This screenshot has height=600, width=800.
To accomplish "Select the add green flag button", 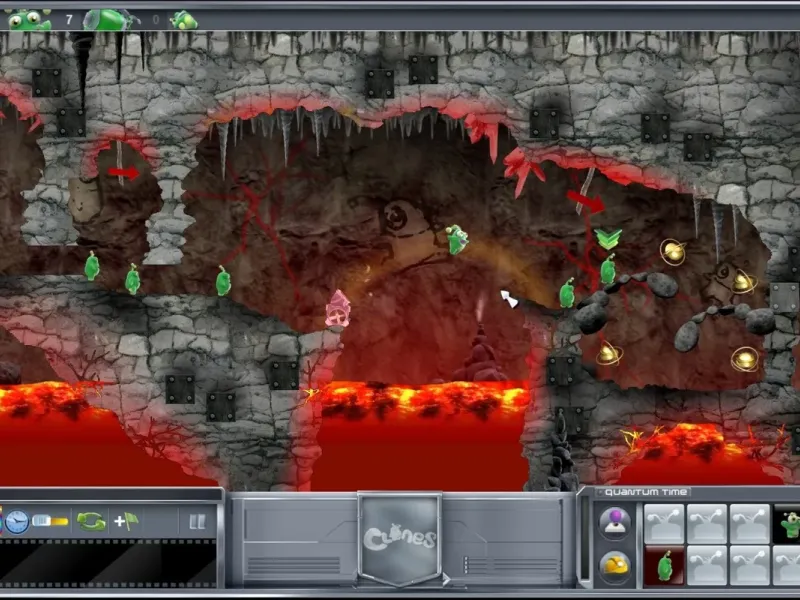I will click(x=126, y=521).
